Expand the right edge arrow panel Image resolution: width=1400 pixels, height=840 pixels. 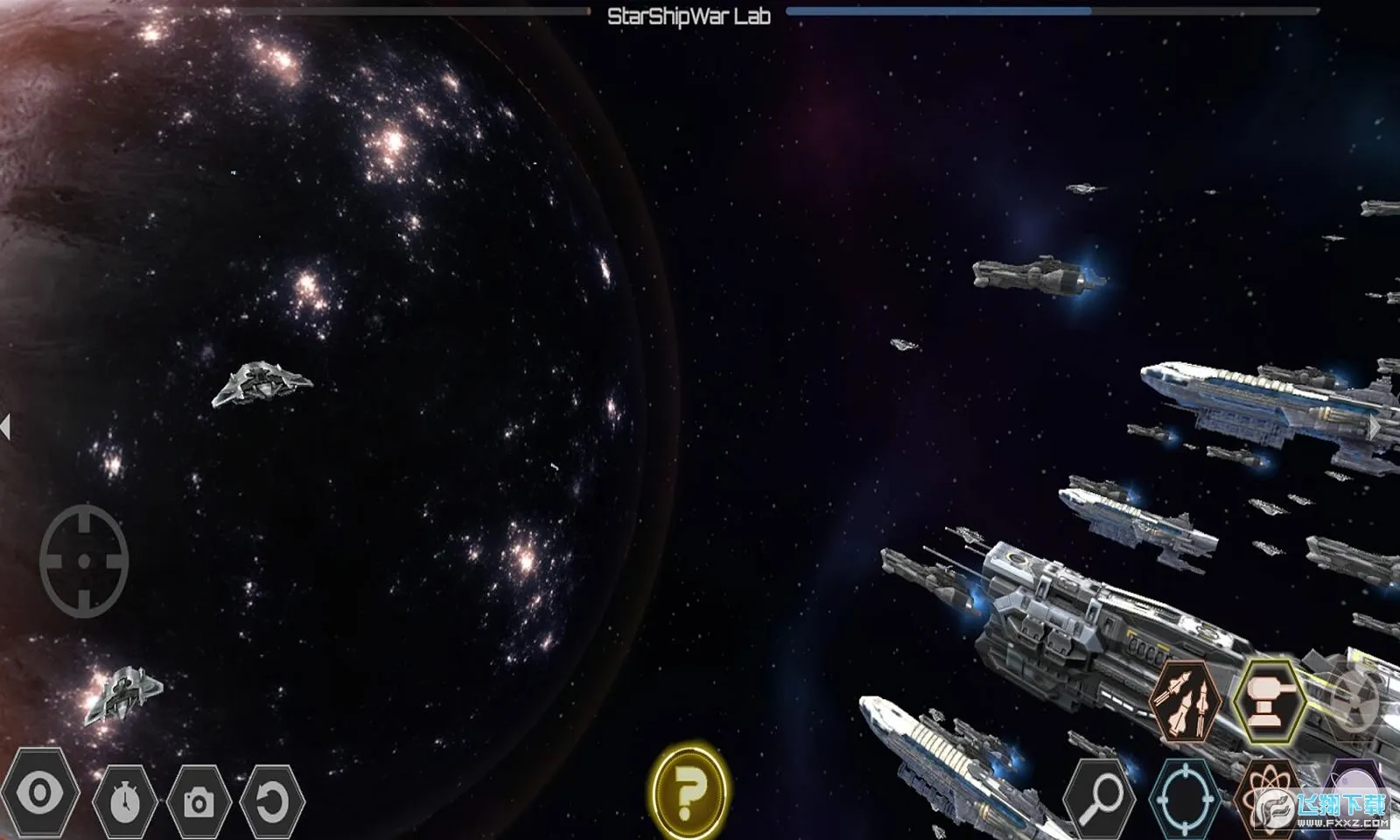1375,427
